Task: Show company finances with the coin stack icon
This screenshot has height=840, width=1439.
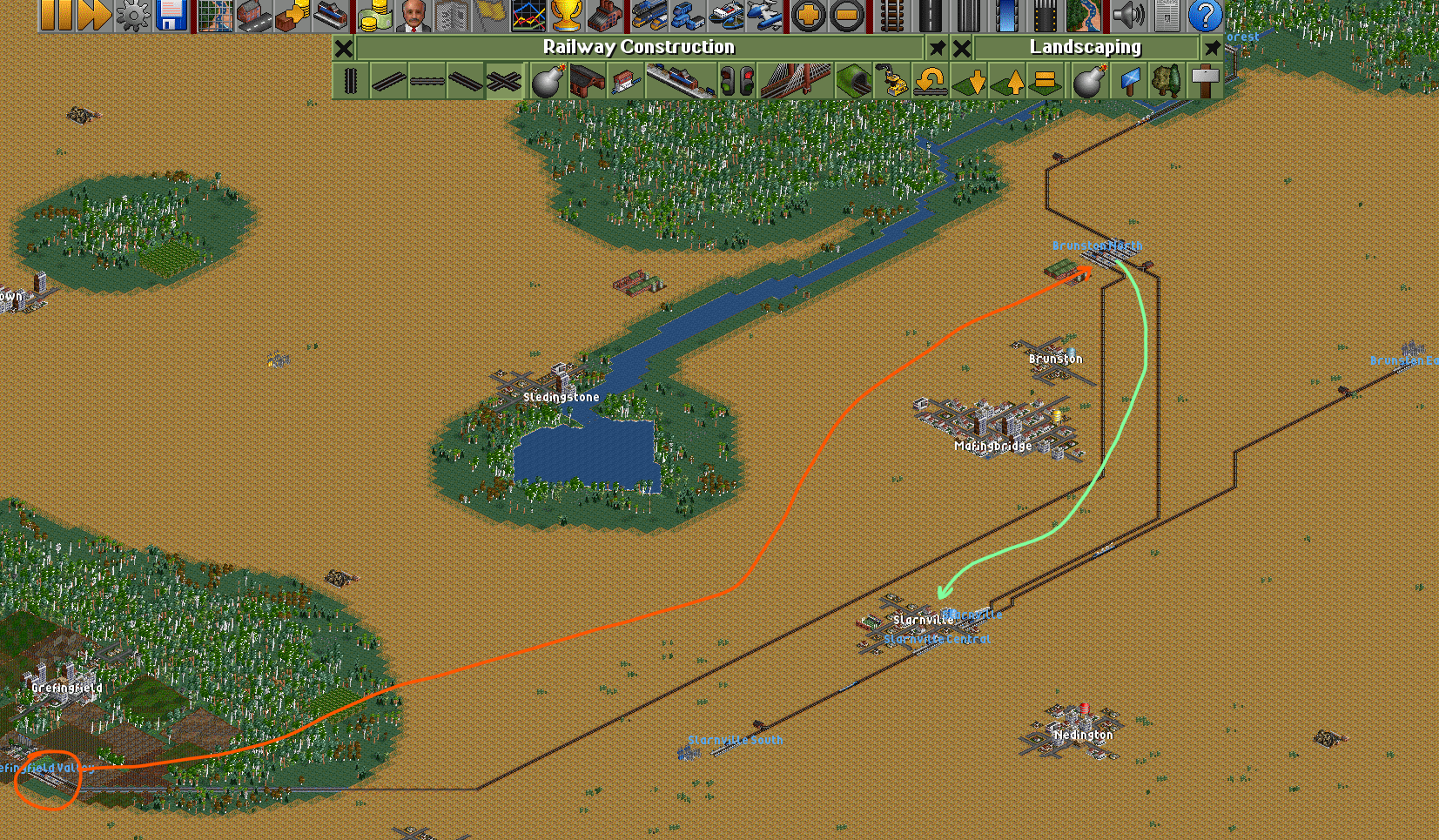Action: point(375,15)
